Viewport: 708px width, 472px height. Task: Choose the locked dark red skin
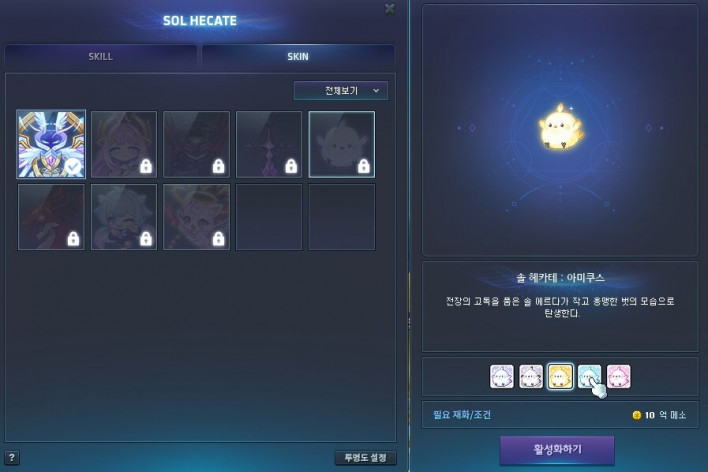51,216
